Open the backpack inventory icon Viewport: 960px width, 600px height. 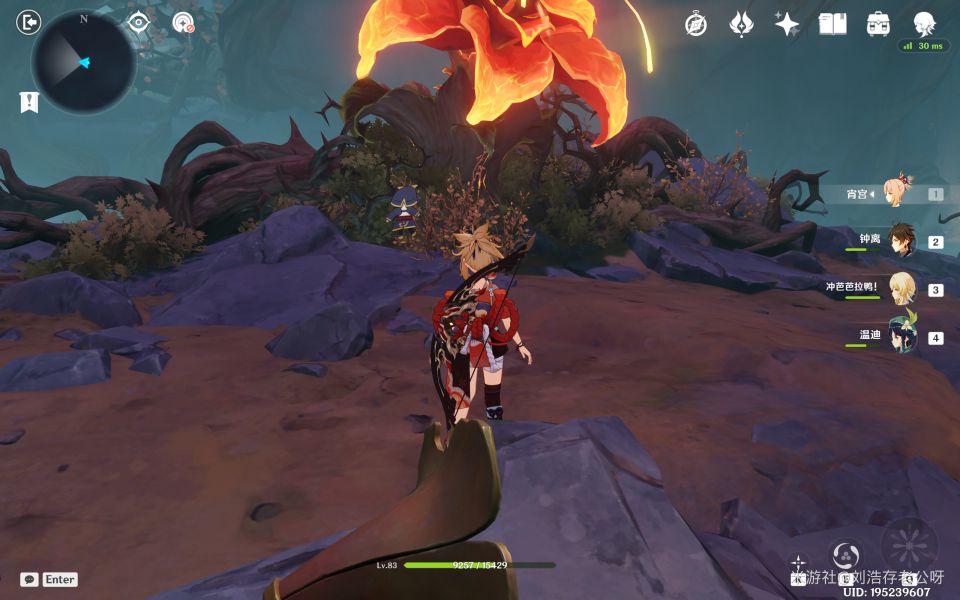[x=878, y=25]
